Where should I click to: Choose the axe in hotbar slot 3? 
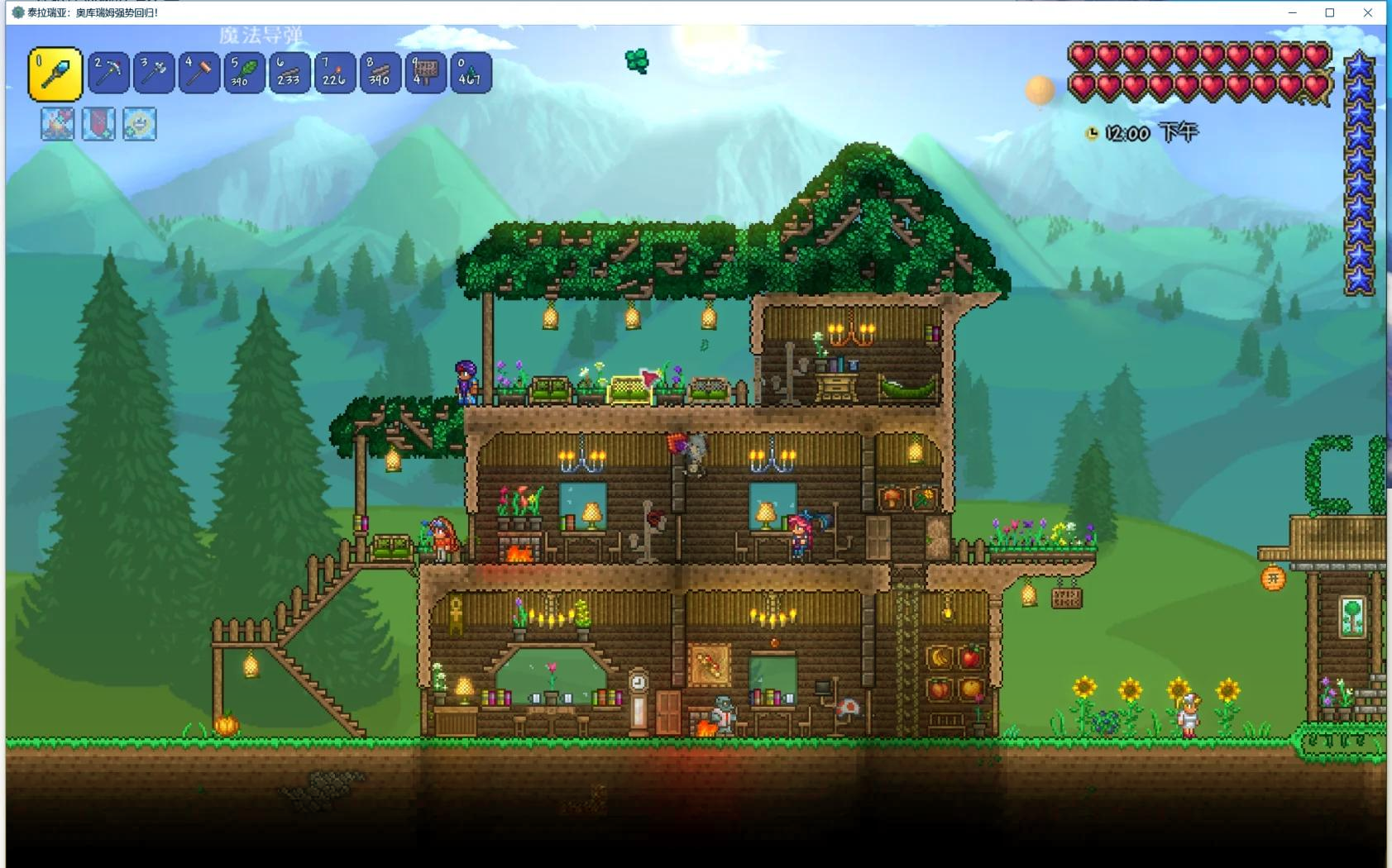154,73
